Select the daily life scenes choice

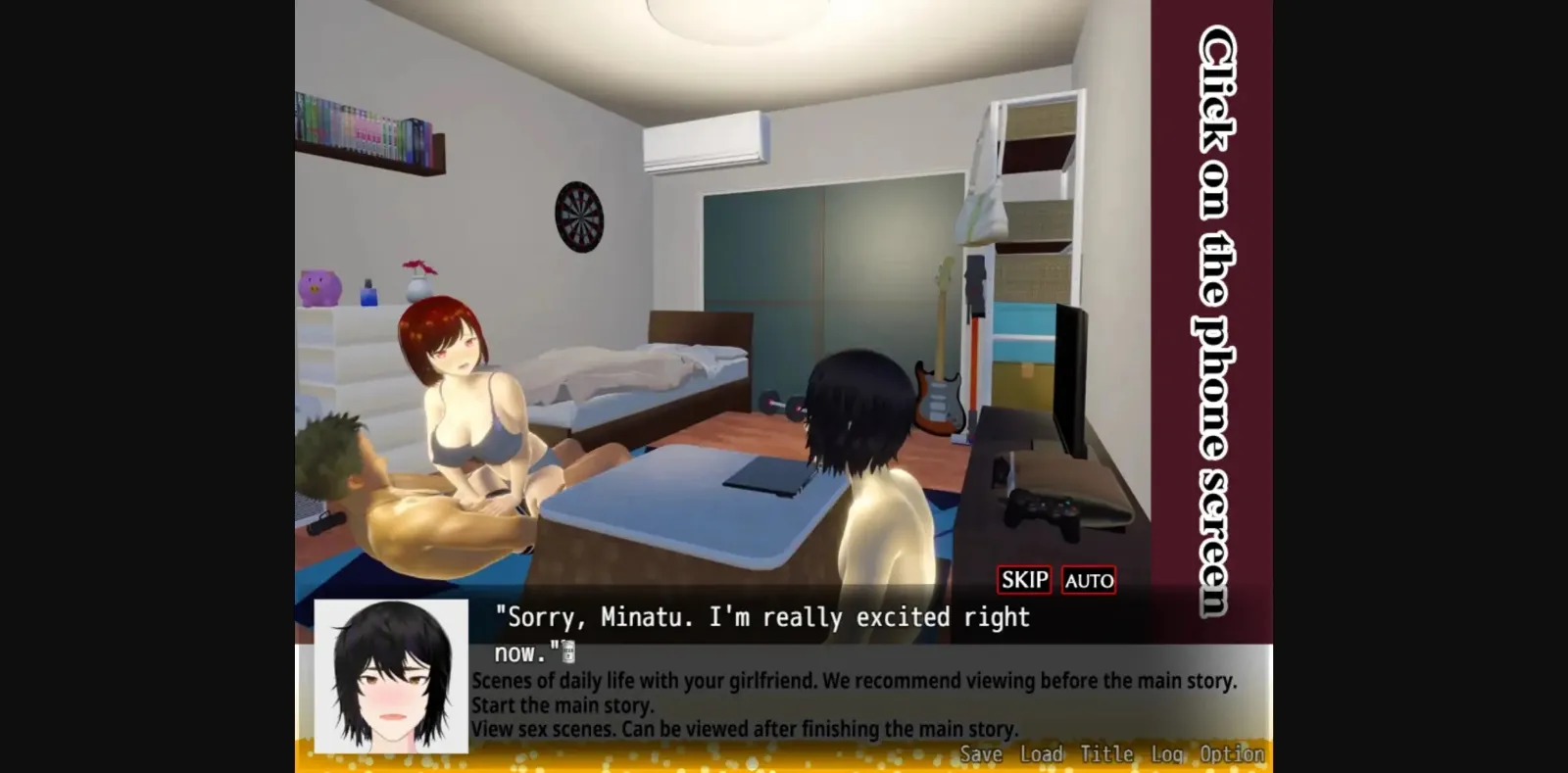pos(855,680)
